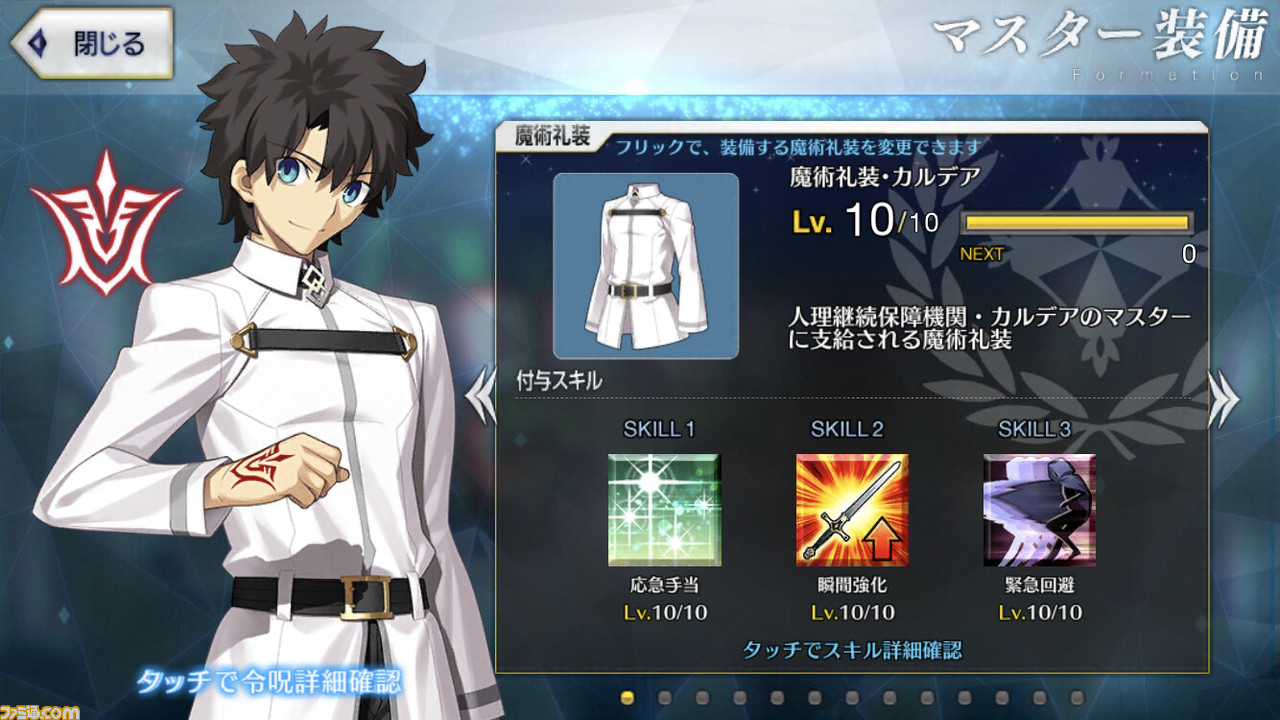The image size is (1280, 720).
Task: View the 緊急回避 skill icon
Action: pos(1039,510)
